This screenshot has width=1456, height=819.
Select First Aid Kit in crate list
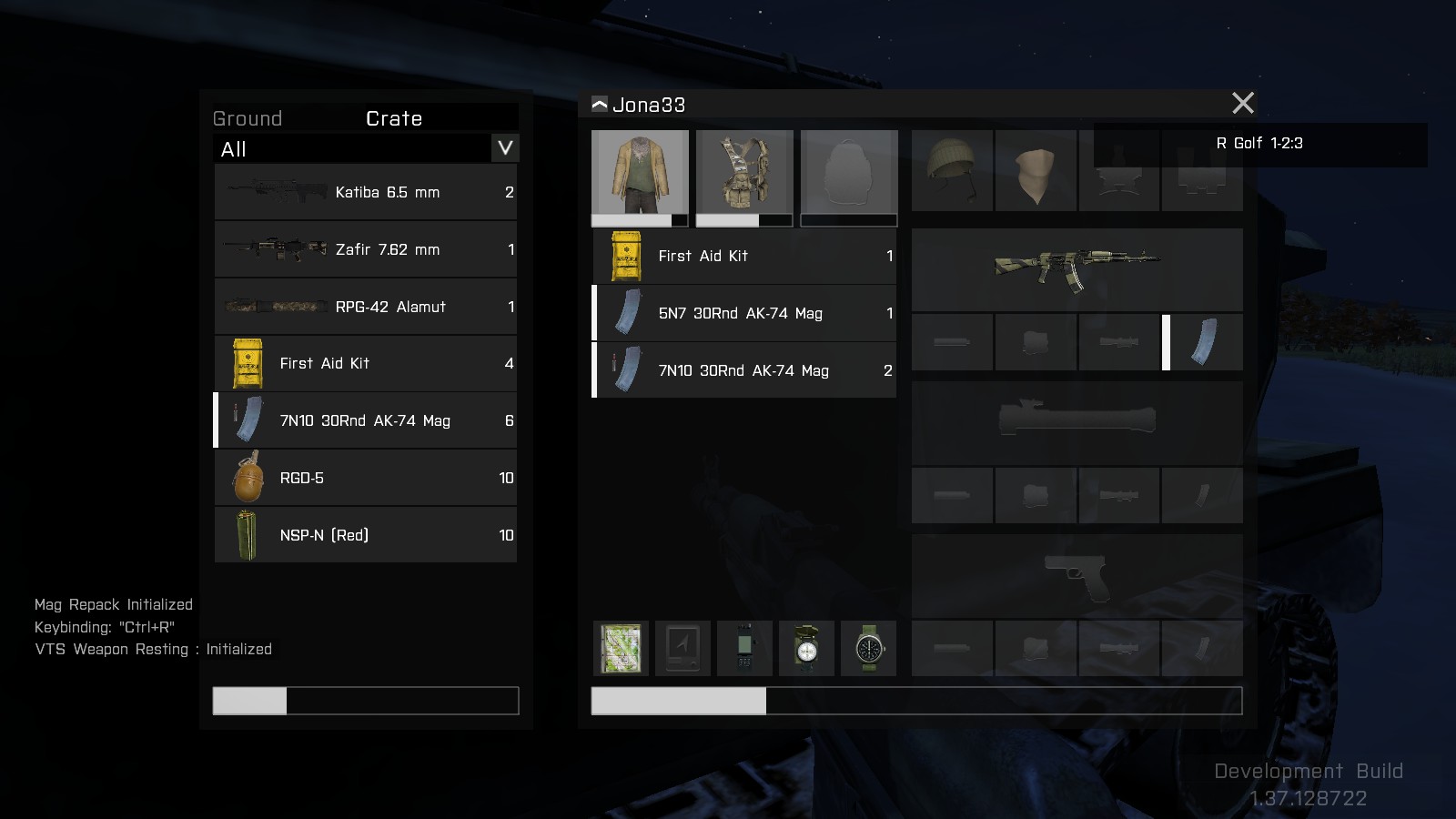[366, 363]
